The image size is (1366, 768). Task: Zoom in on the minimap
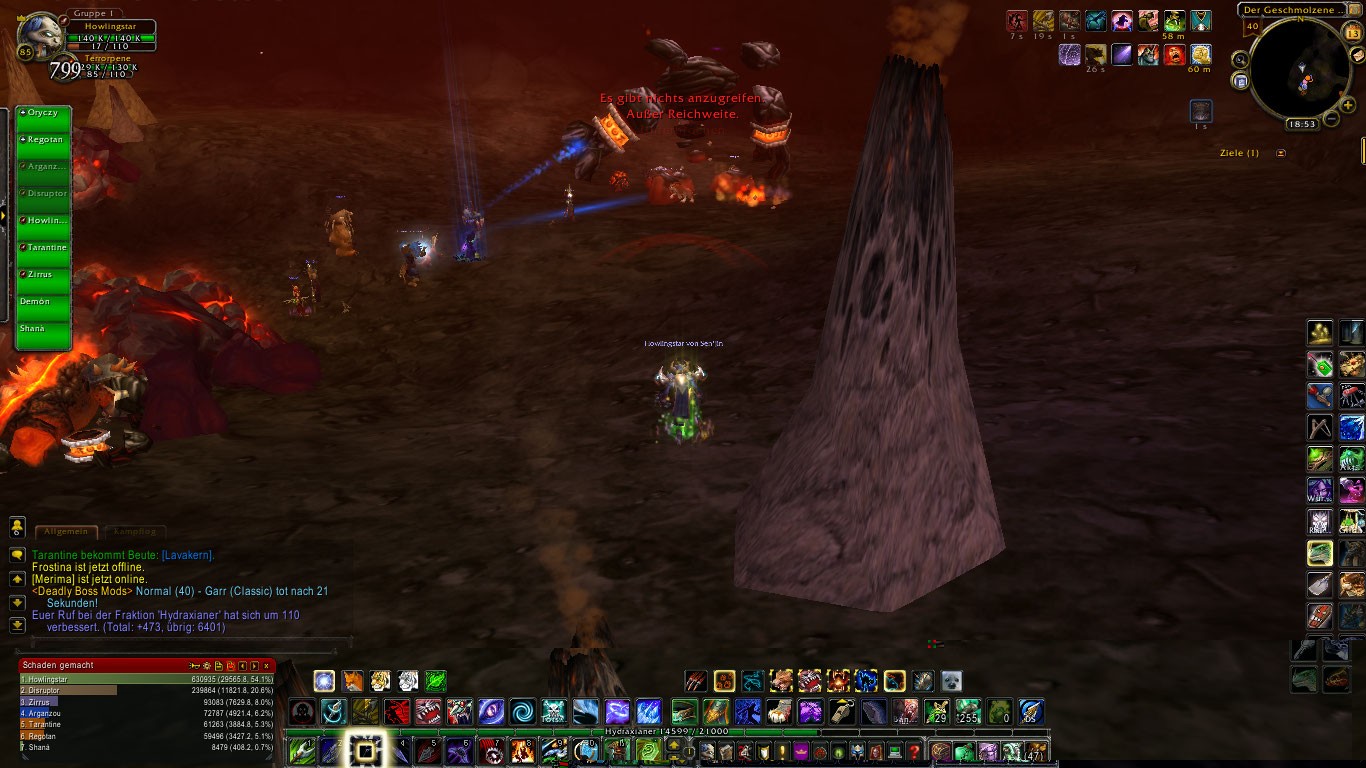pos(1349,105)
